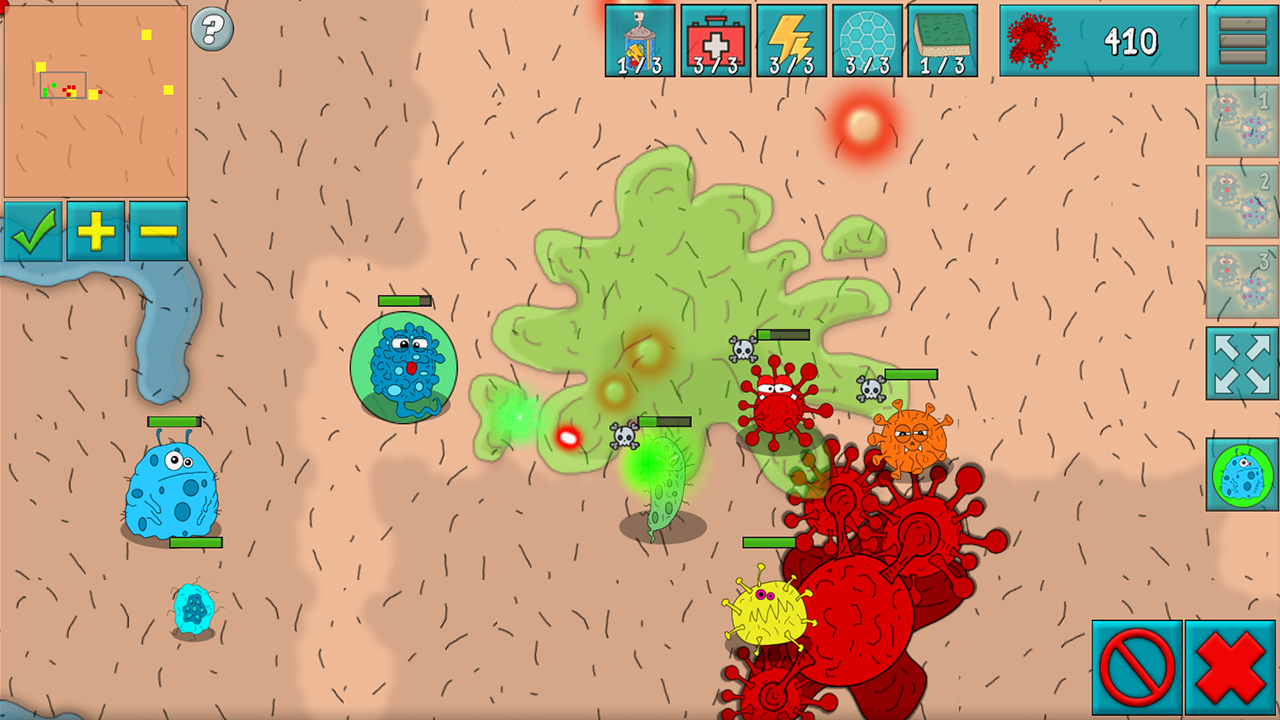Enable zoom in with the plus control
Image resolution: width=1280 pixels, height=720 pixels.
pos(95,232)
